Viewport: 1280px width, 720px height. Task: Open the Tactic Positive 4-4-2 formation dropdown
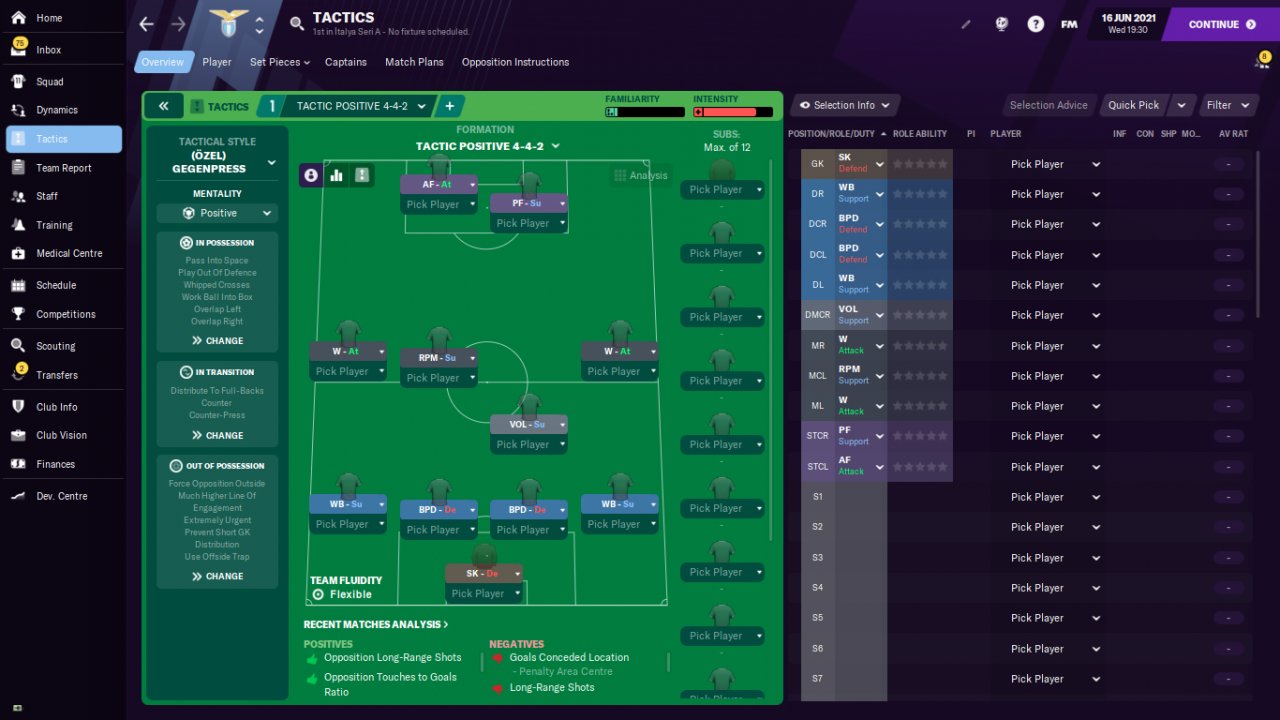coord(487,146)
